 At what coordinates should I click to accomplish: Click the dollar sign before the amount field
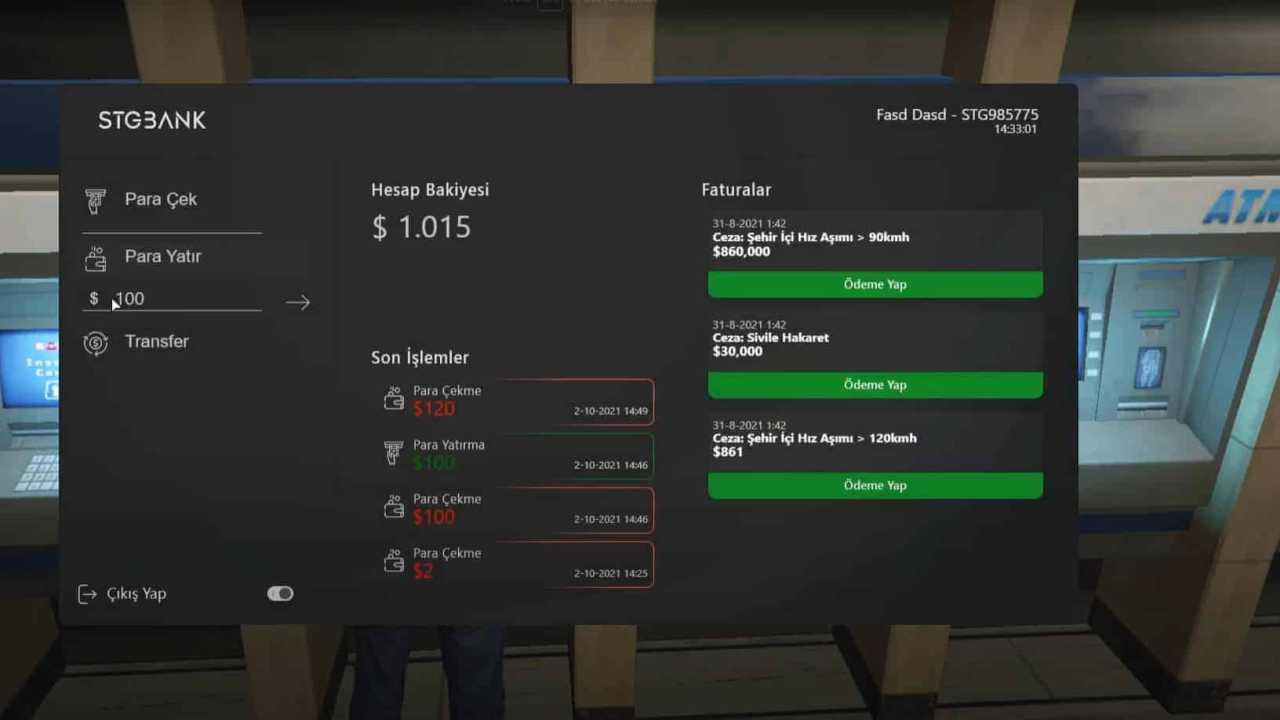(x=94, y=298)
